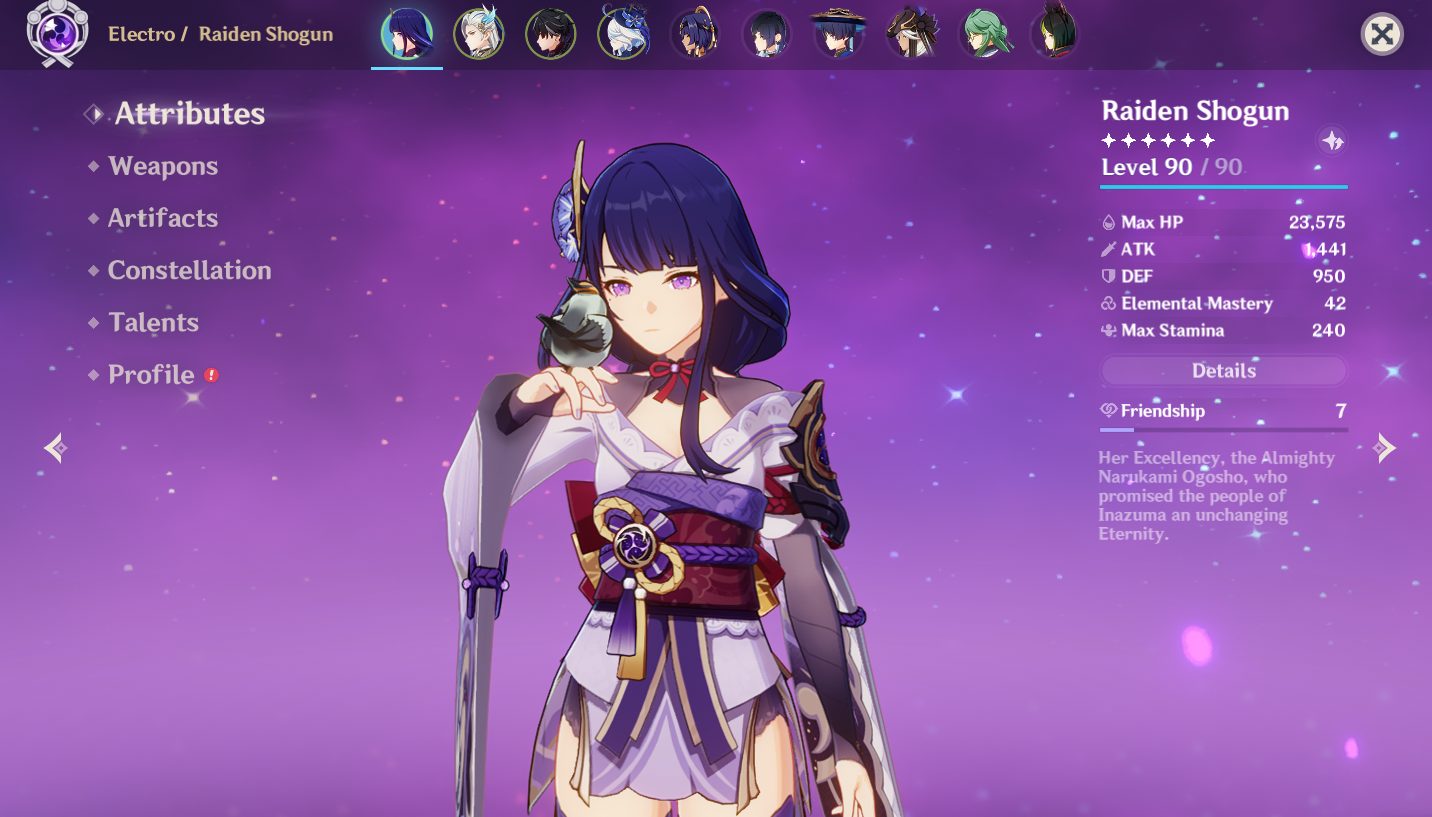The height and width of the screenshot is (817, 1432).
Task: Switch to next character with right arrow
Action: pos(1384,447)
